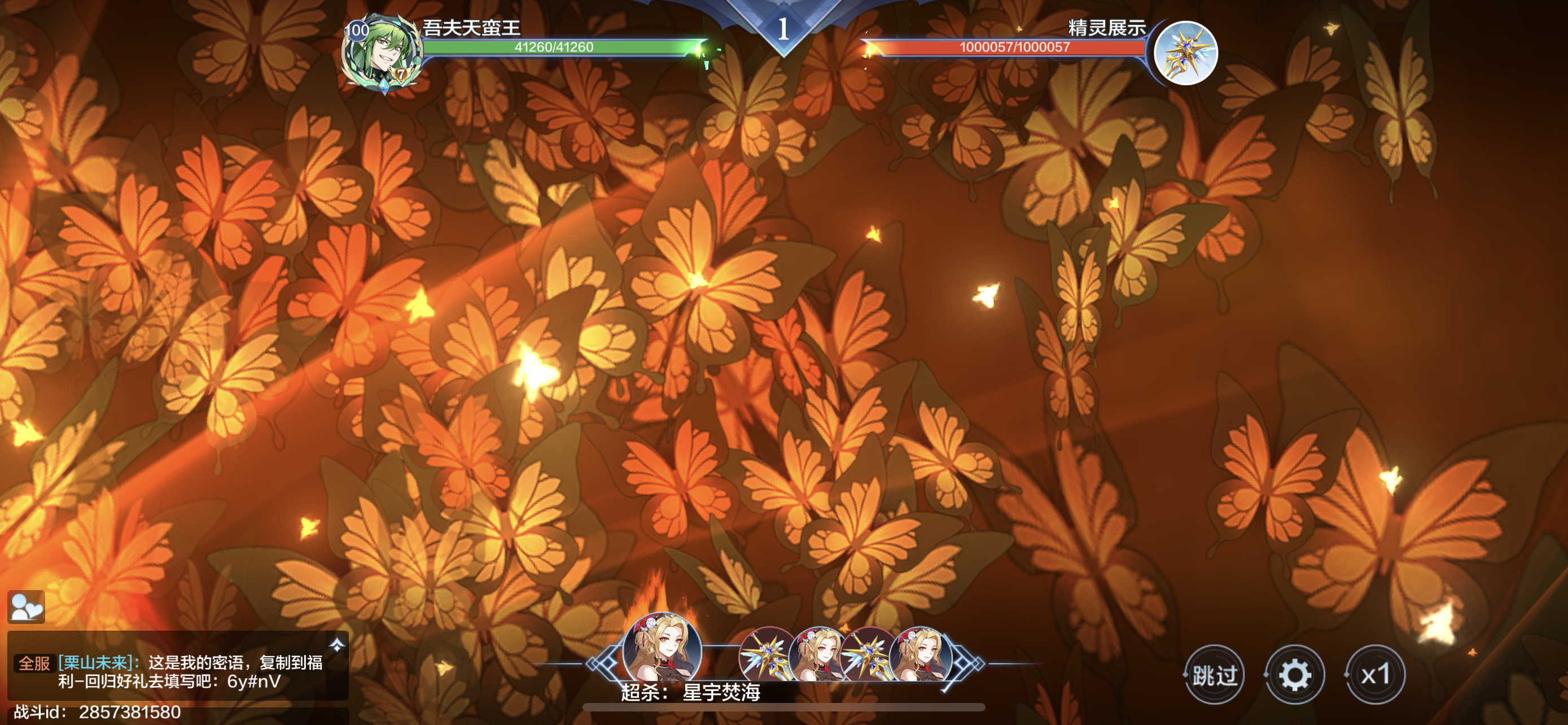Open the friends icon above the chat
Image resolution: width=1568 pixels, height=725 pixels.
tap(26, 606)
